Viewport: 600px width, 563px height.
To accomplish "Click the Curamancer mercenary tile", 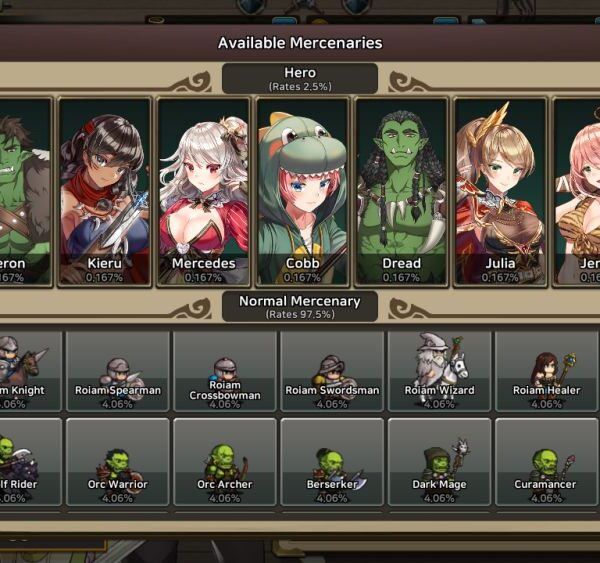I will click(546, 462).
